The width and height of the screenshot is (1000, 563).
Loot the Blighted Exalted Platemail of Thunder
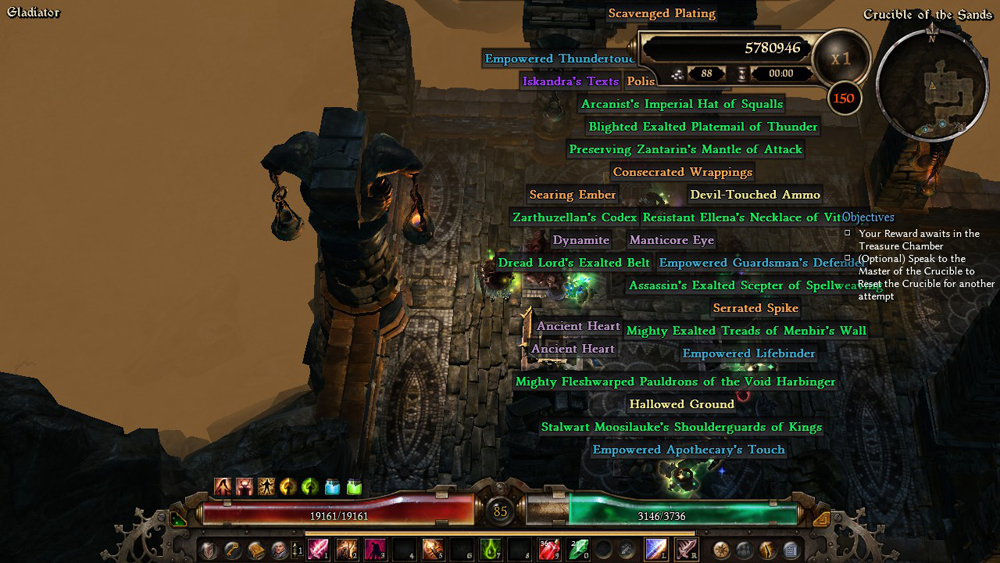pos(703,127)
